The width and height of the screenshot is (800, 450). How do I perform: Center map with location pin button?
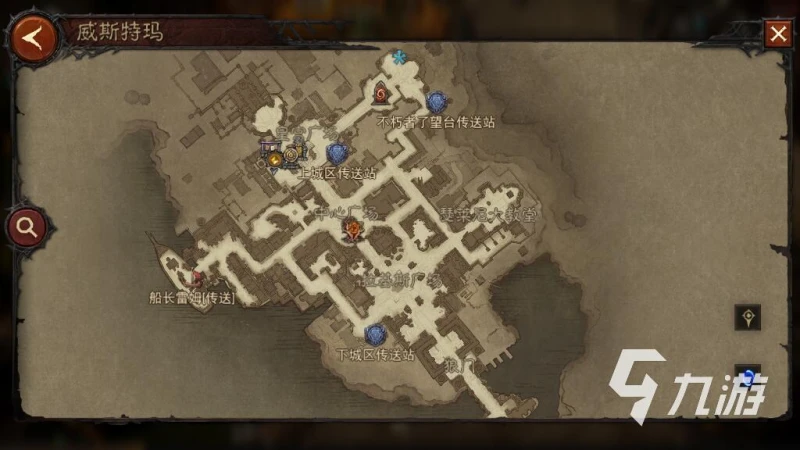(x=747, y=318)
